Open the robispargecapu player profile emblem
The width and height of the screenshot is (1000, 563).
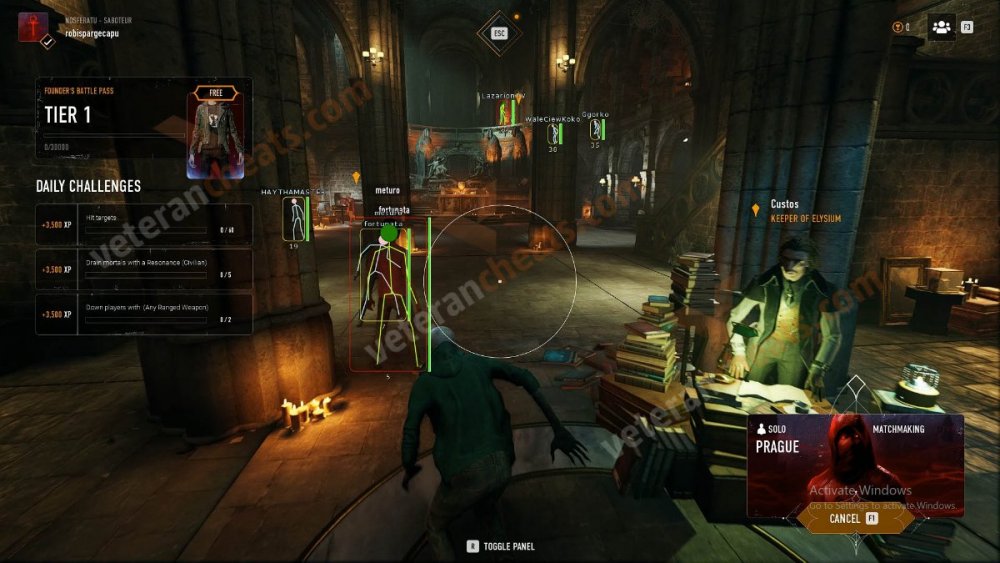pyautogui.click(x=34, y=27)
